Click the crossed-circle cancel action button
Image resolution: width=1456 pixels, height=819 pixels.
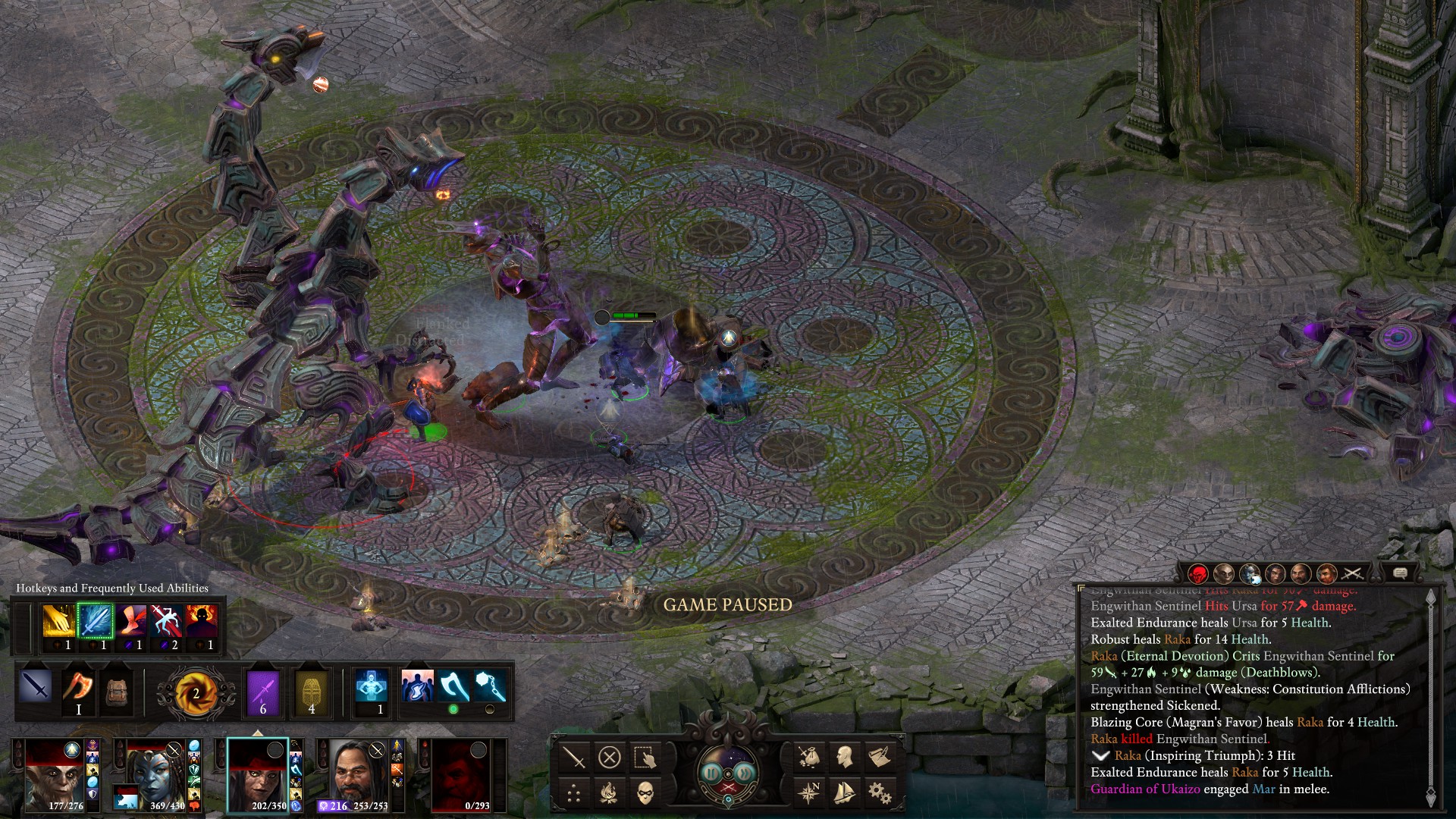click(x=609, y=757)
